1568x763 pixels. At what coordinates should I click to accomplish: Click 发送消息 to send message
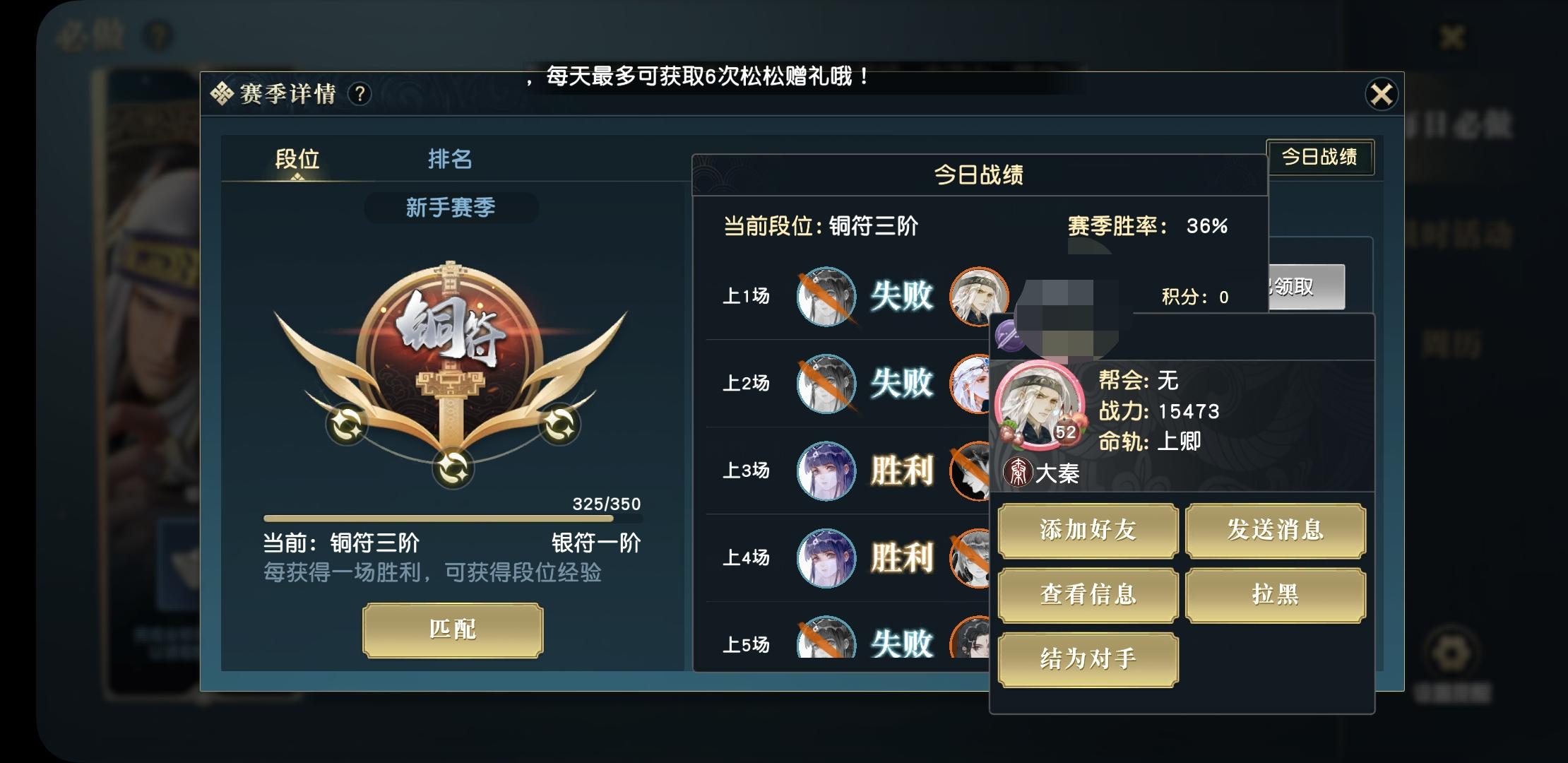click(x=1276, y=531)
